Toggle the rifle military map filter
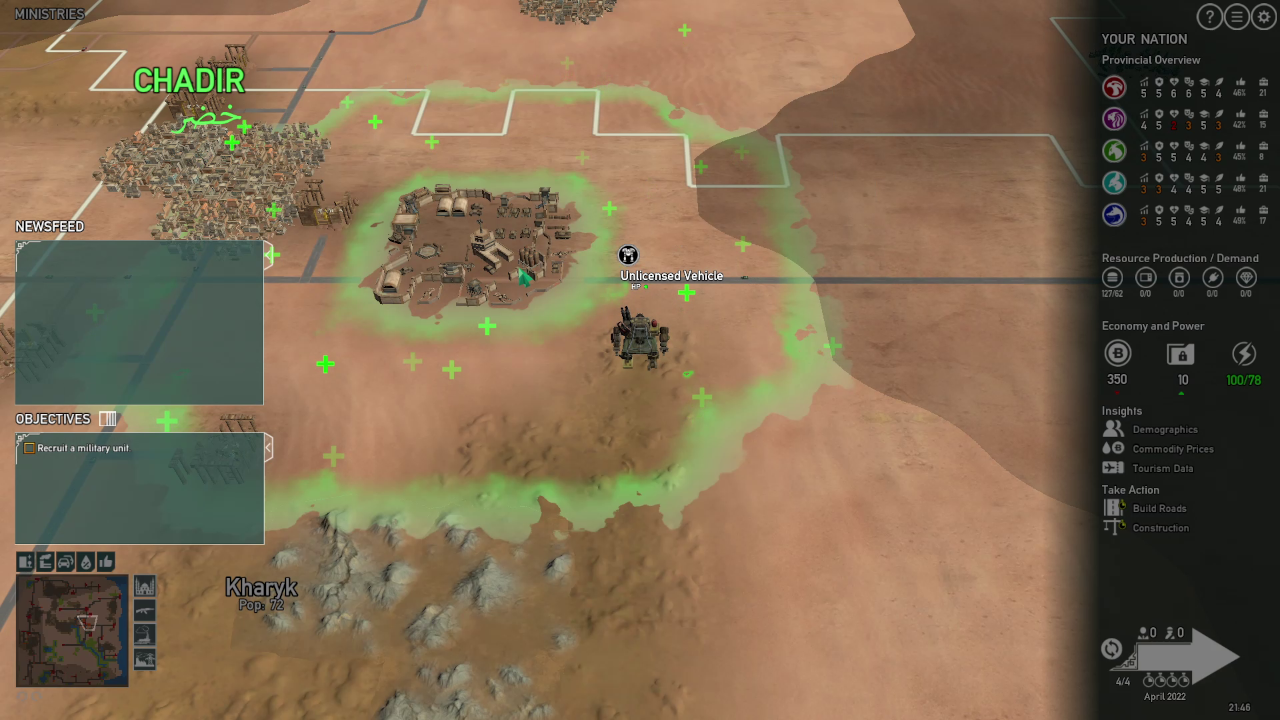 [x=145, y=610]
